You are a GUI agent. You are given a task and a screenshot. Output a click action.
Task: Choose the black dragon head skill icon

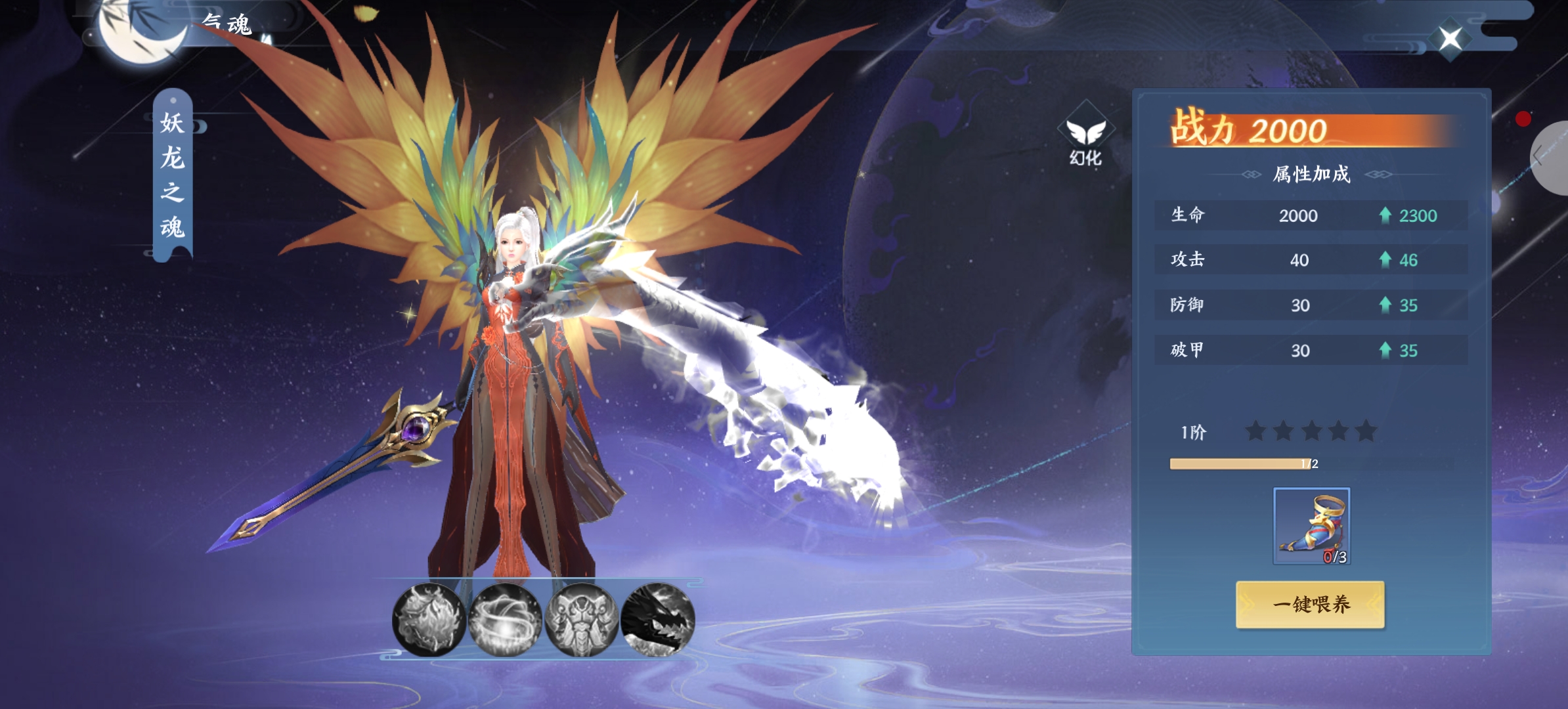click(658, 620)
